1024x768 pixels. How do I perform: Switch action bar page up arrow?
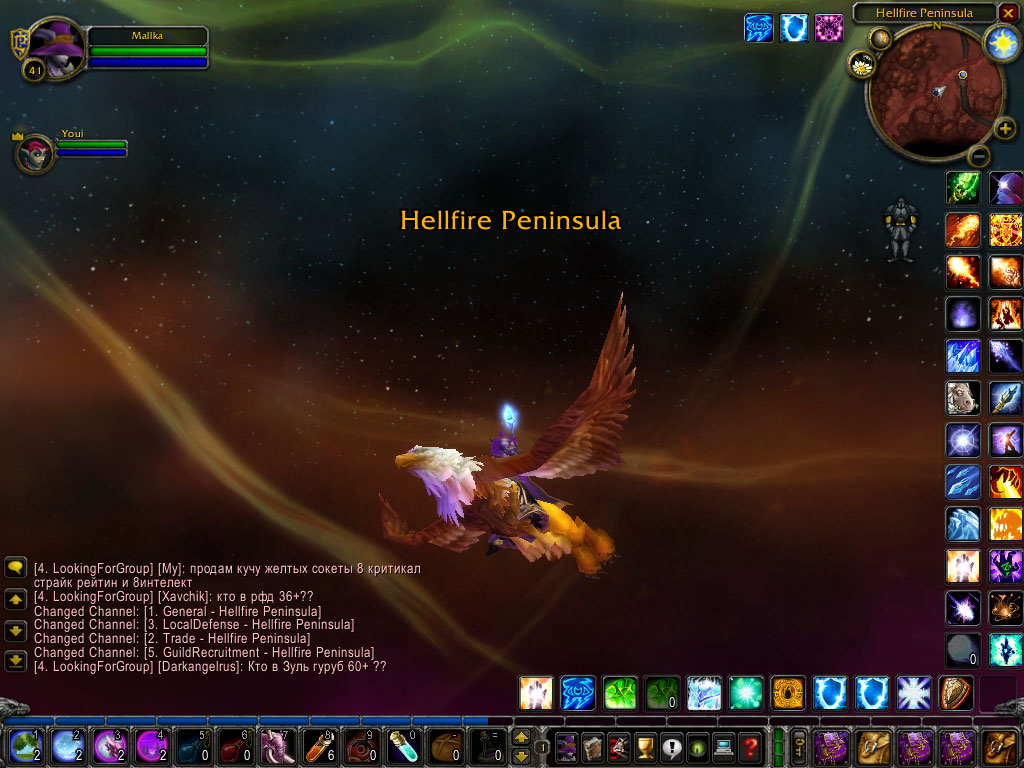521,738
